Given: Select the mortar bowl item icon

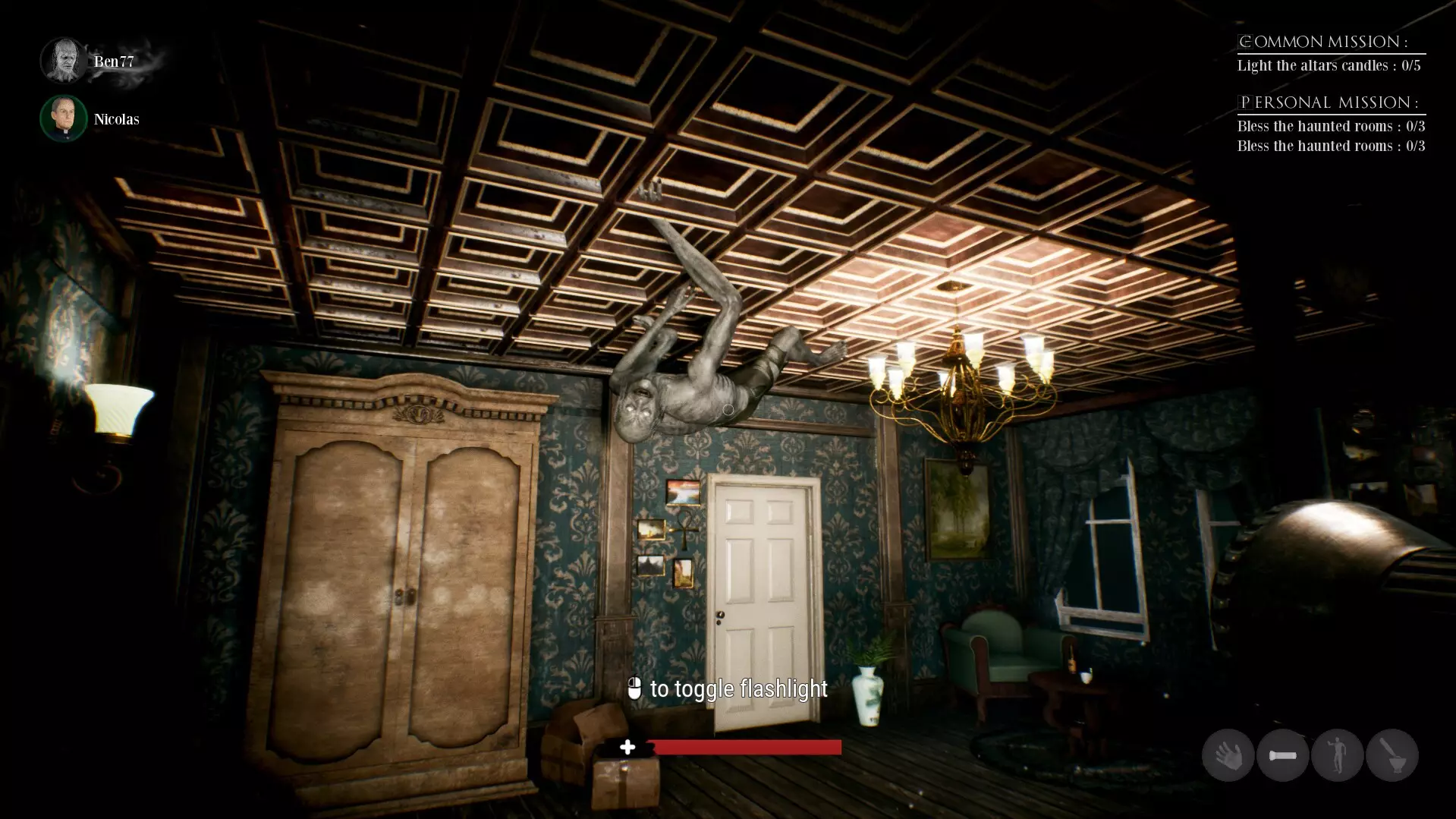Looking at the screenshot, I should (1394, 755).
